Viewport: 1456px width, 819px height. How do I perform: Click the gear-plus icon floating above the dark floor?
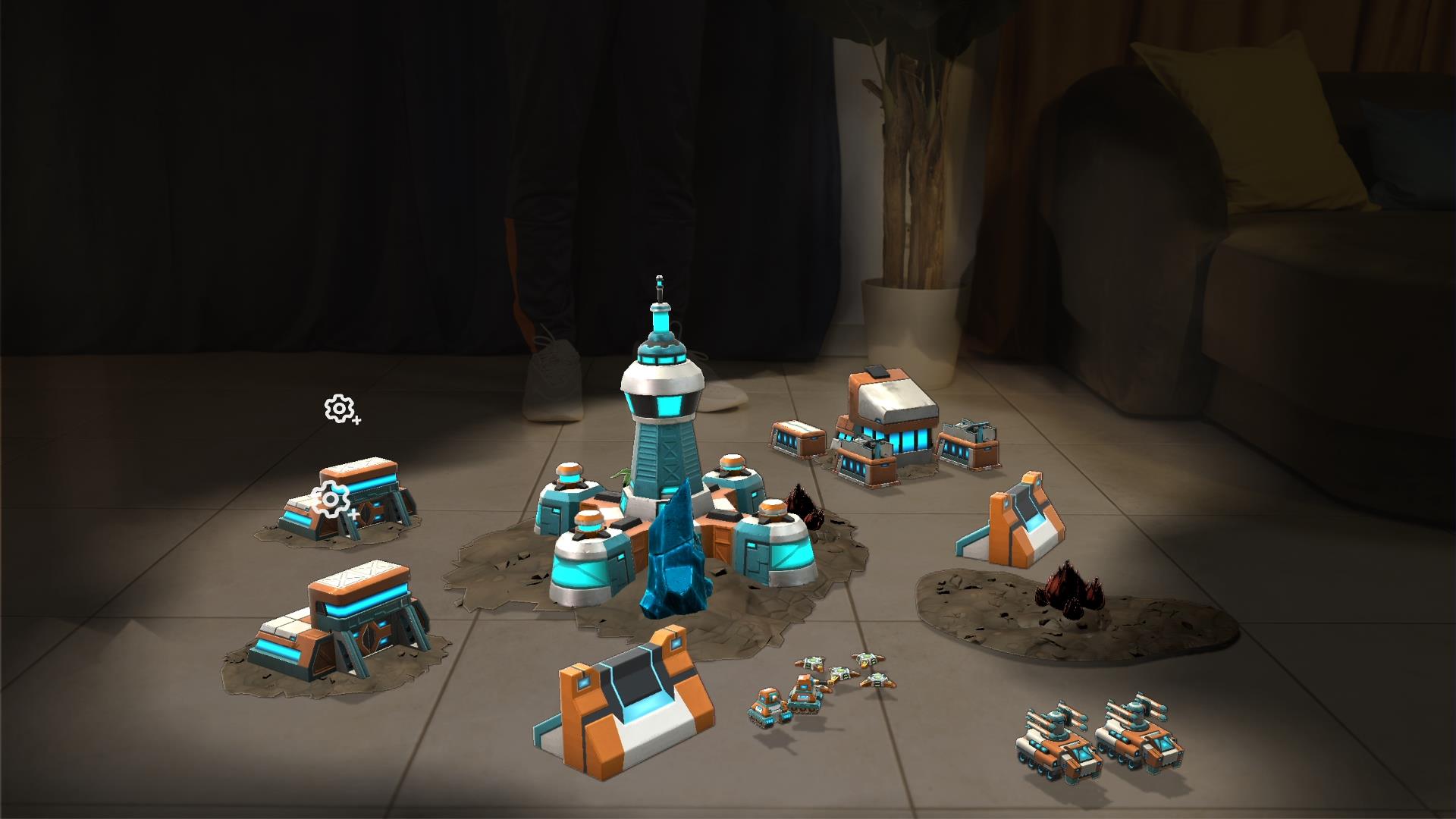(340, 409)
